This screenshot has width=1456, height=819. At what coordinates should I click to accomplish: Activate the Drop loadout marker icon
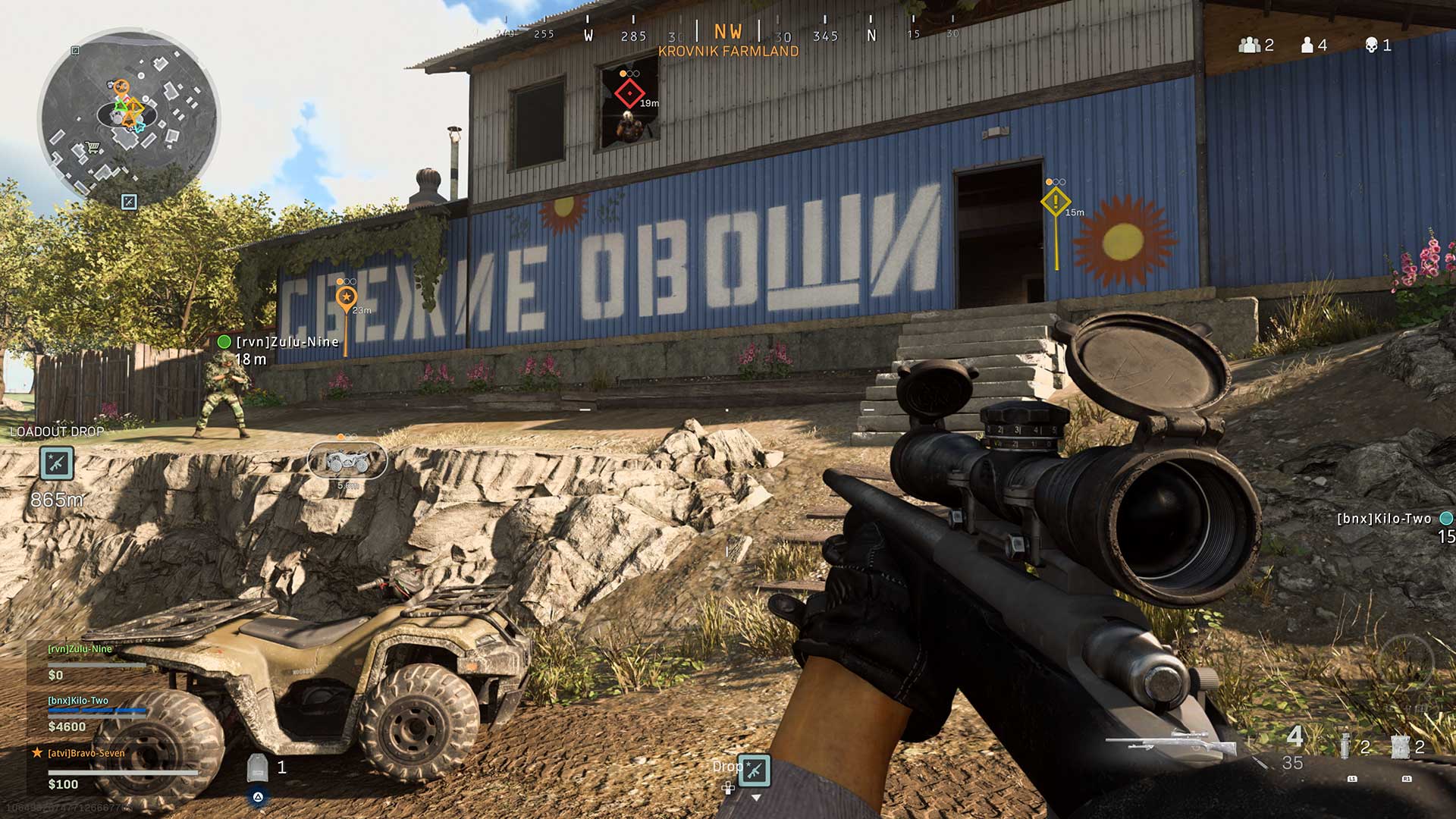[754, 770]
